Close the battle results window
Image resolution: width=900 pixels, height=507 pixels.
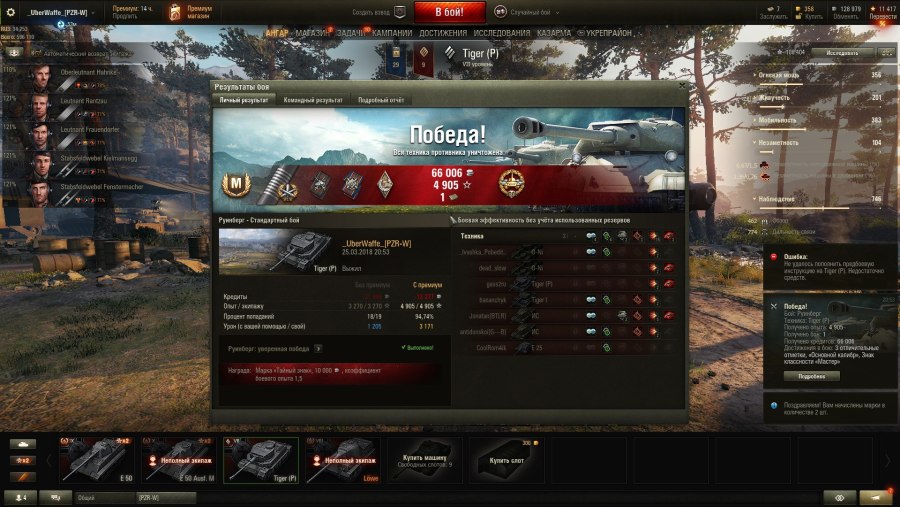pyautogui.click(x=682, y=86)
